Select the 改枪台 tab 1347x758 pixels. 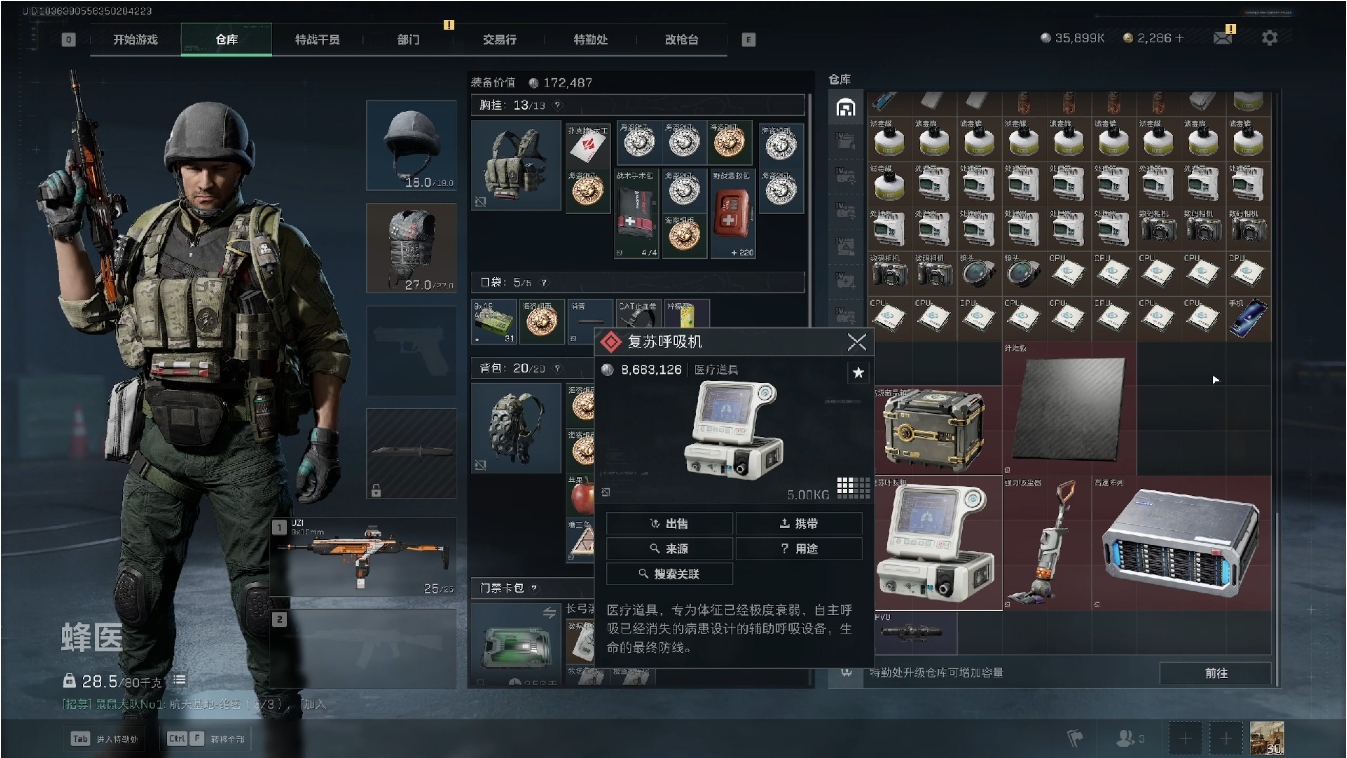tap(681, 40)
